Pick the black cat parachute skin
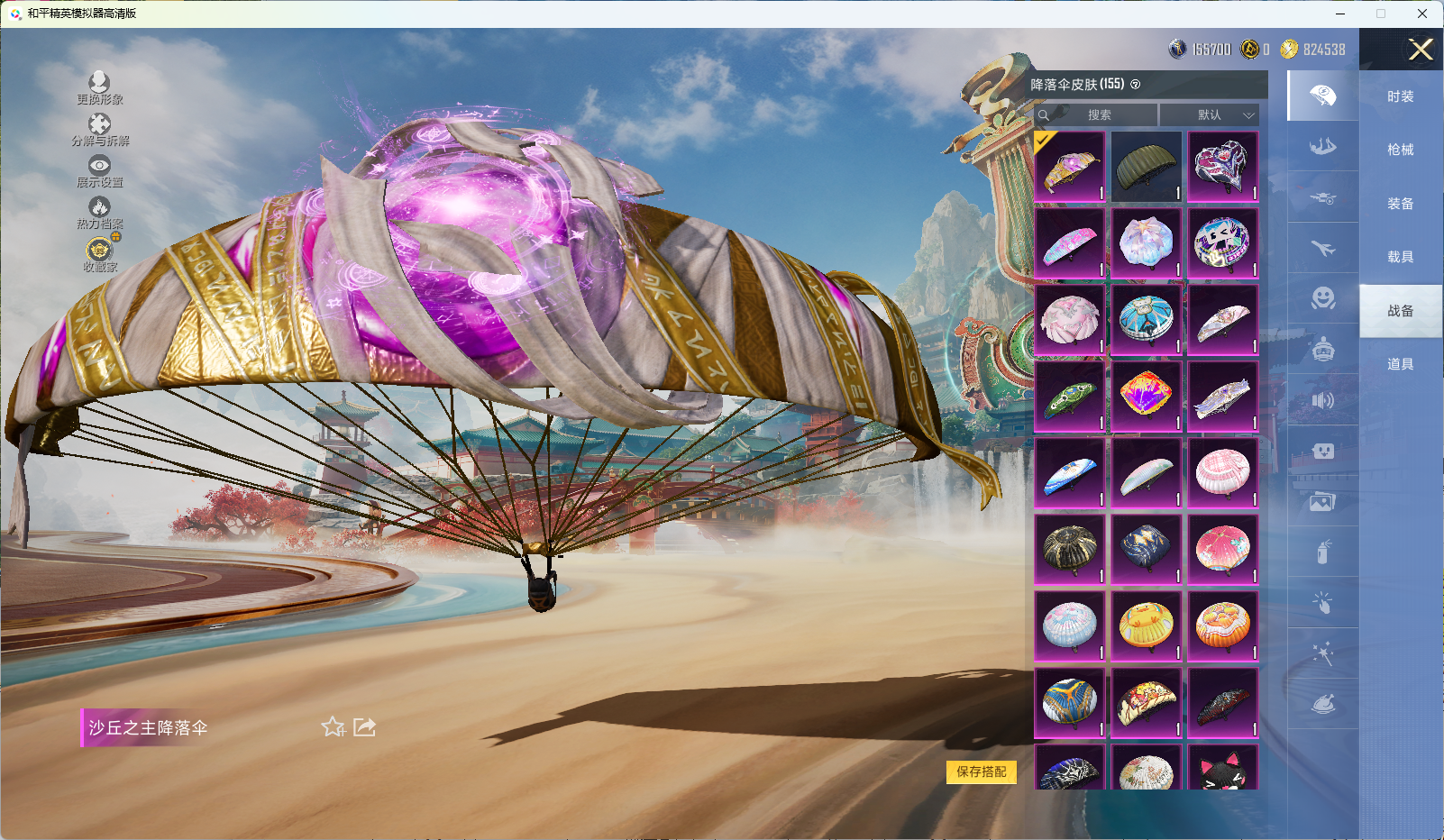 1222,769
